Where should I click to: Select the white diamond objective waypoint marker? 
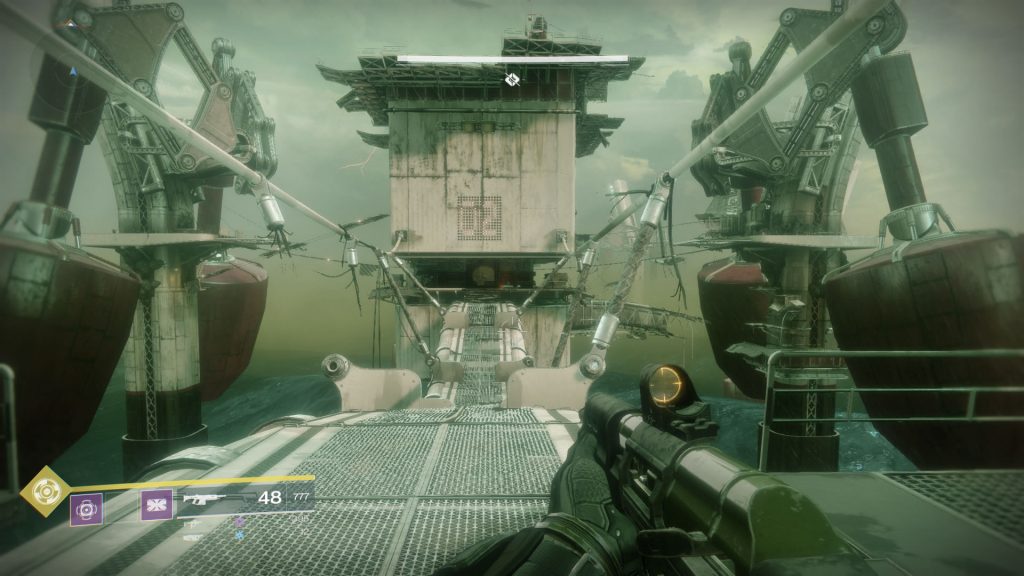coord(512,79)
